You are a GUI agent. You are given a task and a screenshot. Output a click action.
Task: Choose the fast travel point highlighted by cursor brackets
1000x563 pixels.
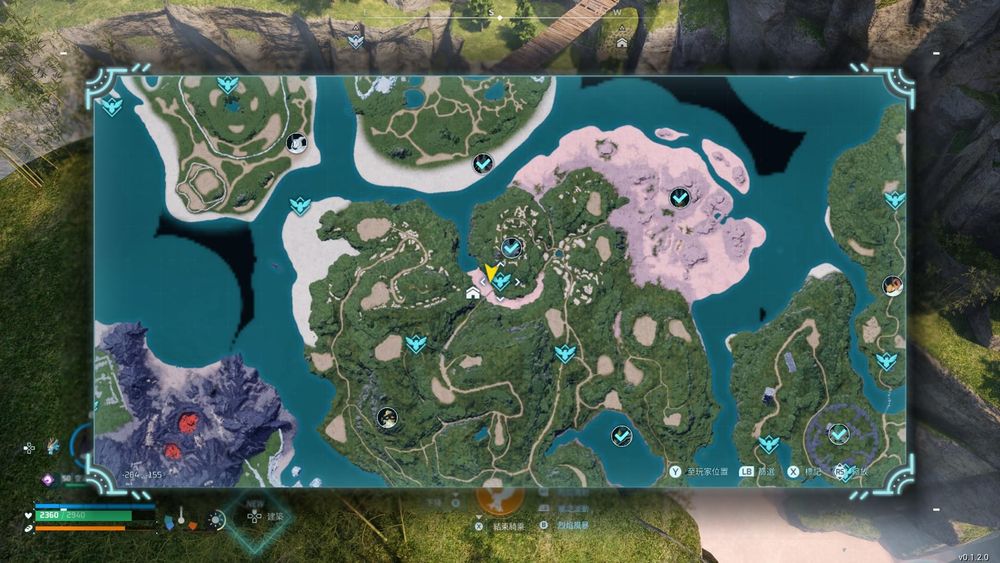502,283
